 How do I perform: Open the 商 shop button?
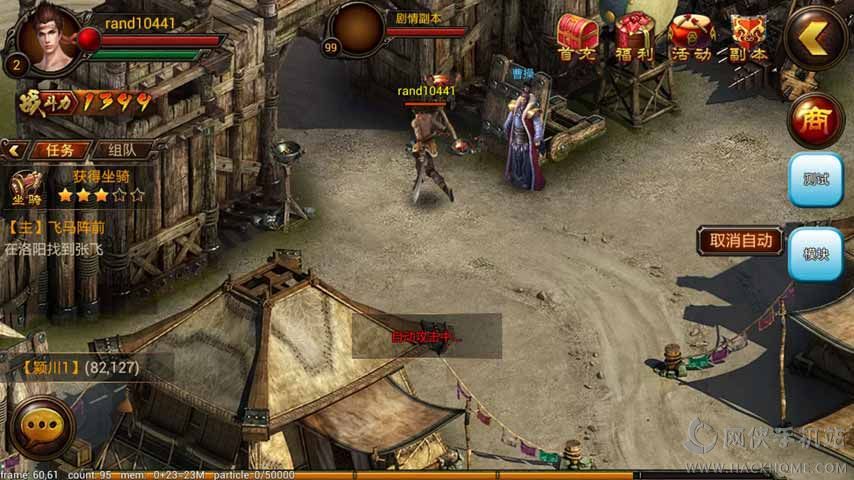pos(815,120)
